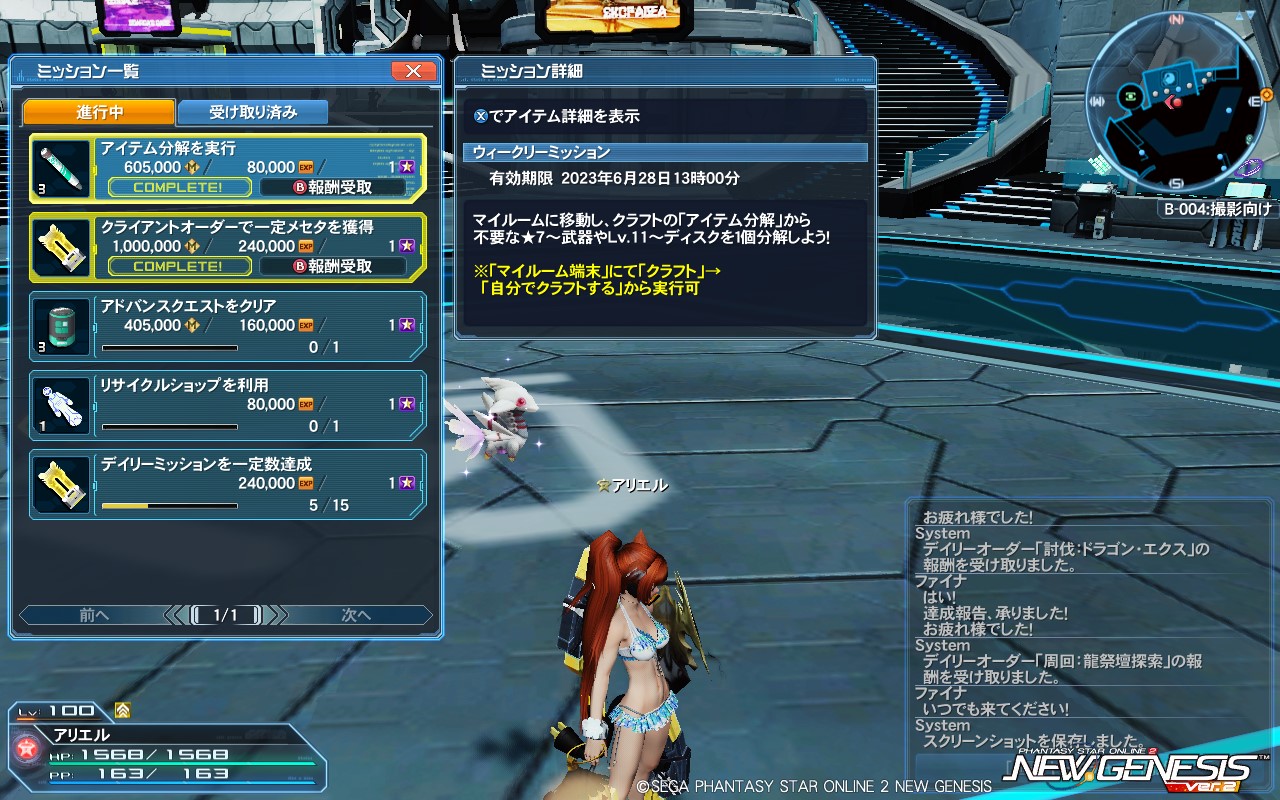Click the daily mission ticket icon
The image size is (1280, 800).
coord(61,486)
